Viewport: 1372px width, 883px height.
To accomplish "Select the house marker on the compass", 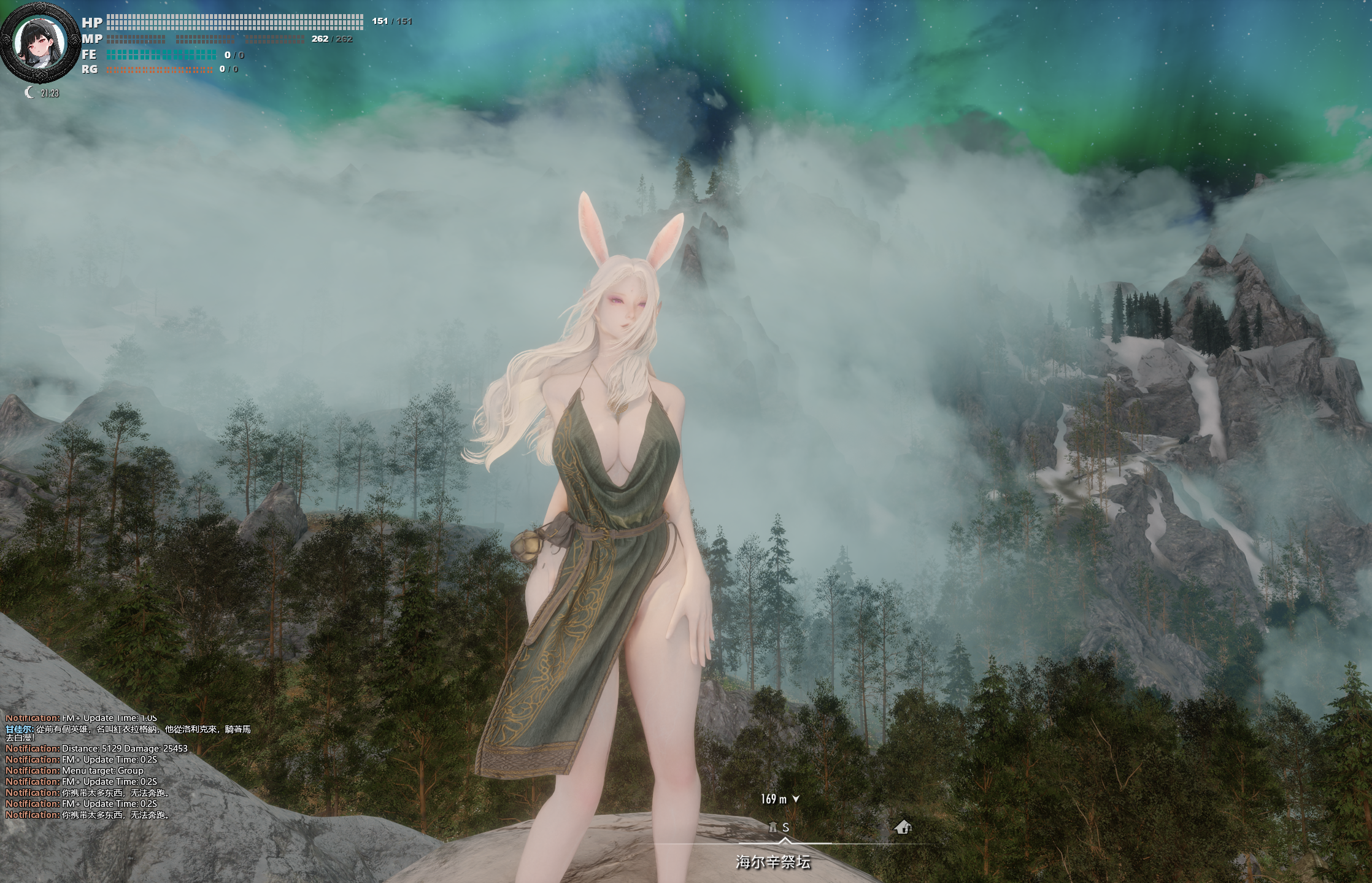I will click(902, 827).
